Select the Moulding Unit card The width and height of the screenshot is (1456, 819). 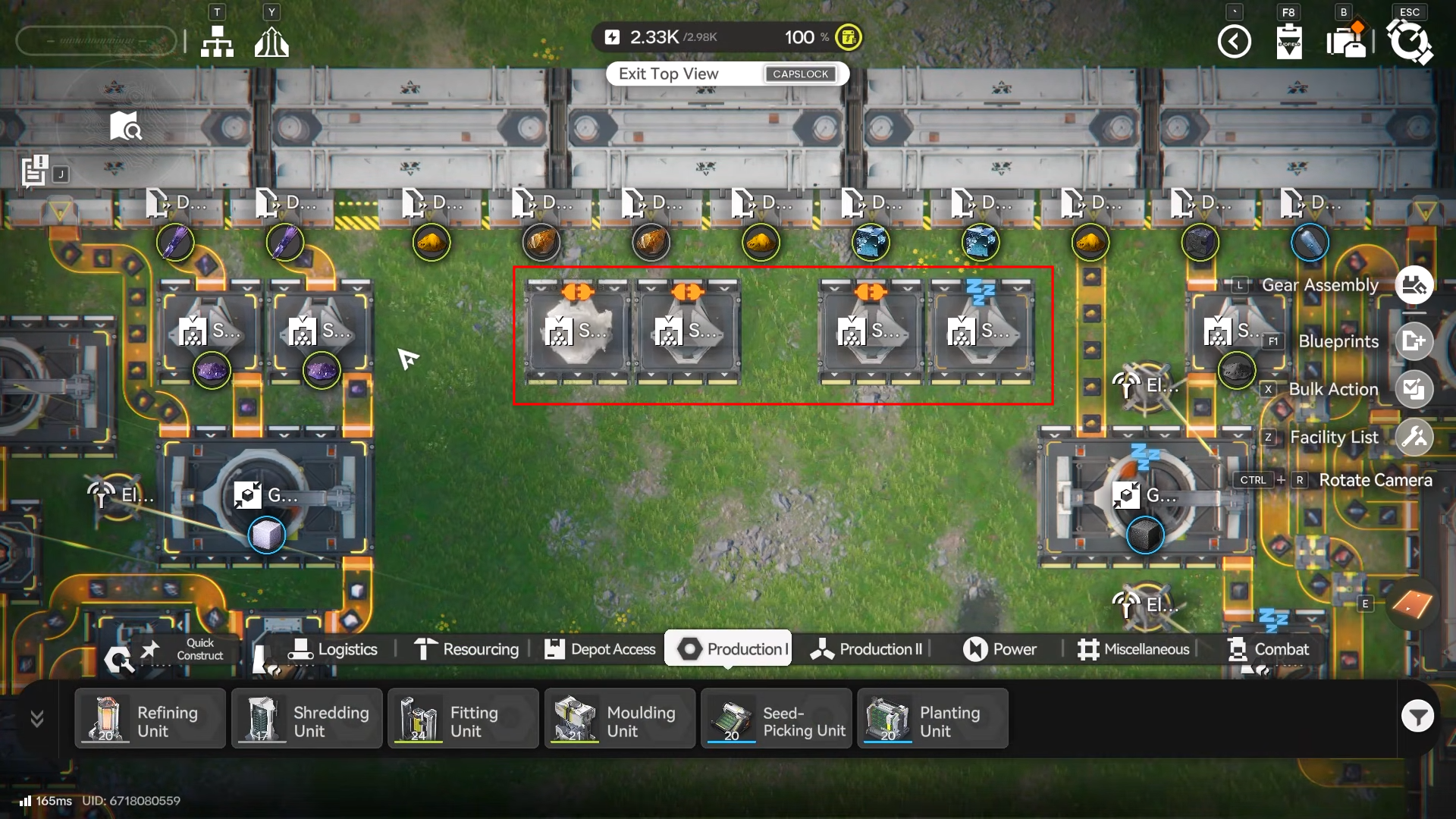point(620,719)
